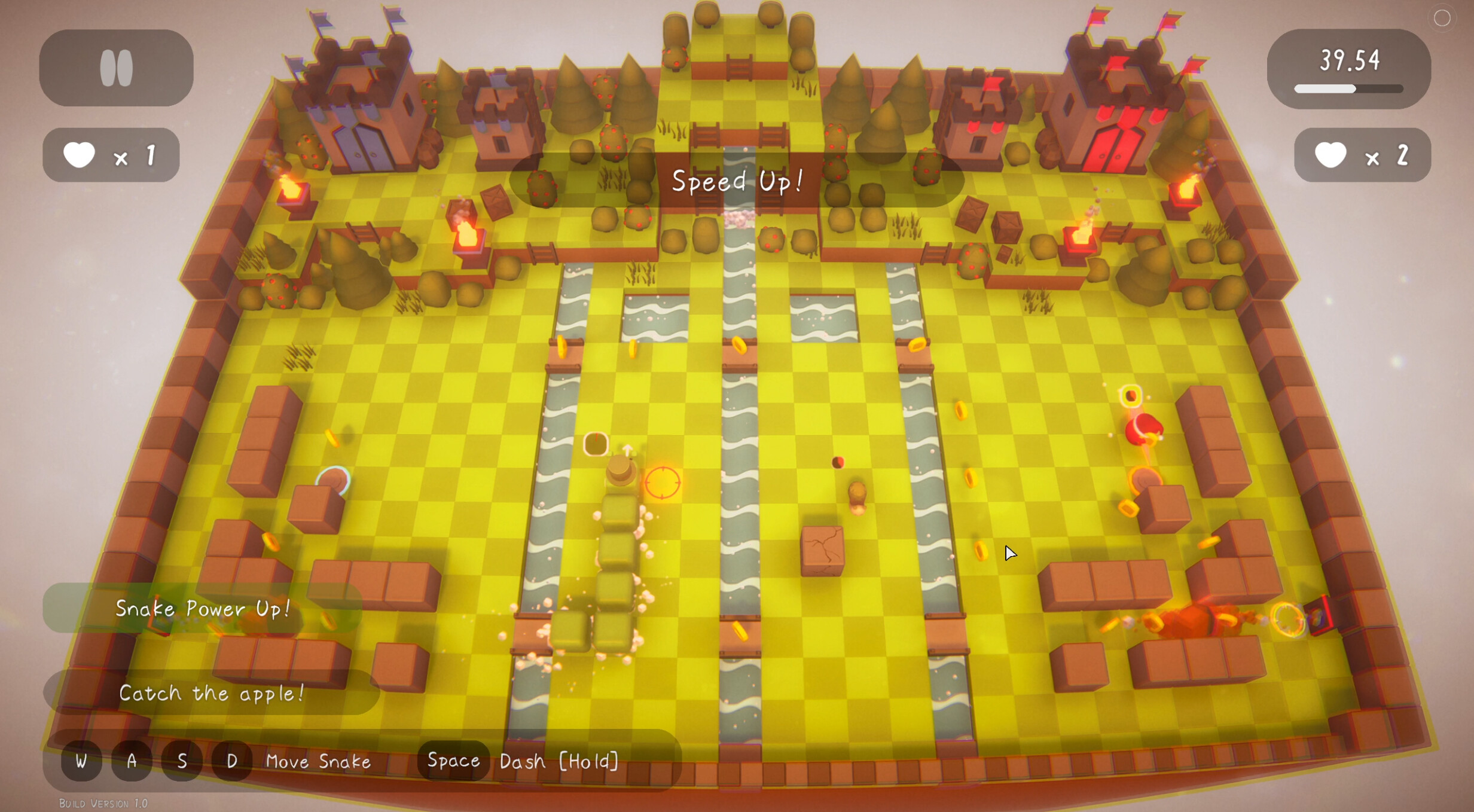1474x812 pixels.
Task: Click the heart life icon beside x1
Action: [x=80, y=154]
